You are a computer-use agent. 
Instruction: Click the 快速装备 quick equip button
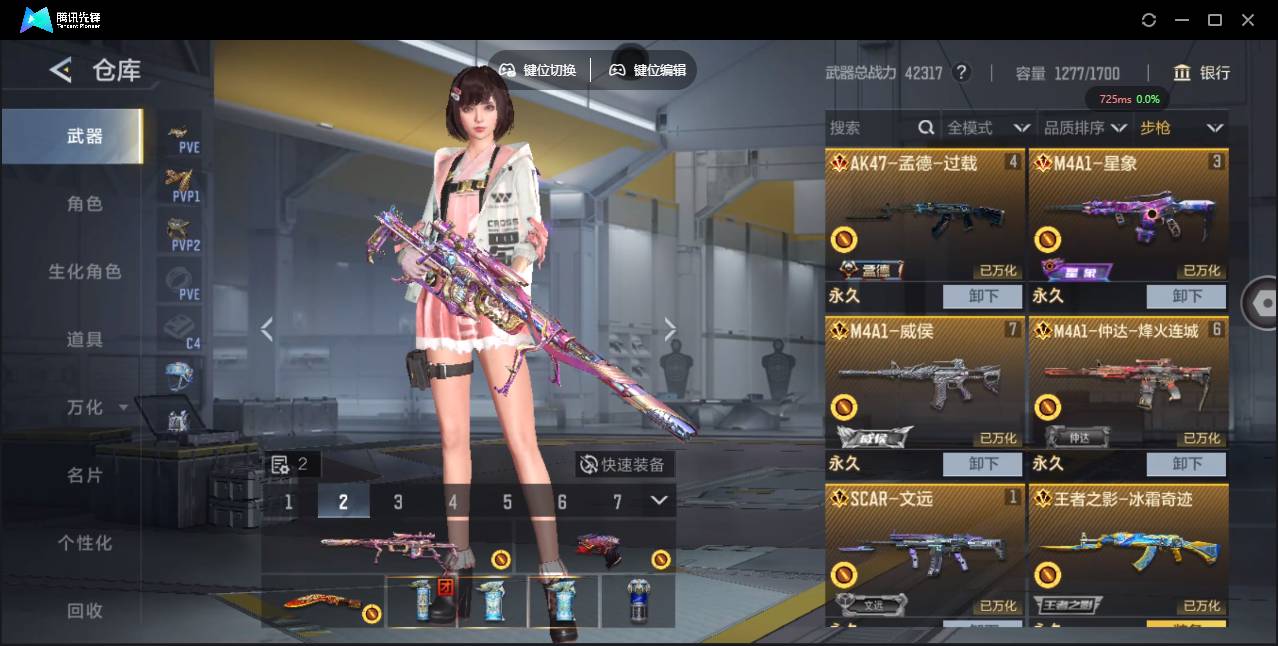[624, 465]
